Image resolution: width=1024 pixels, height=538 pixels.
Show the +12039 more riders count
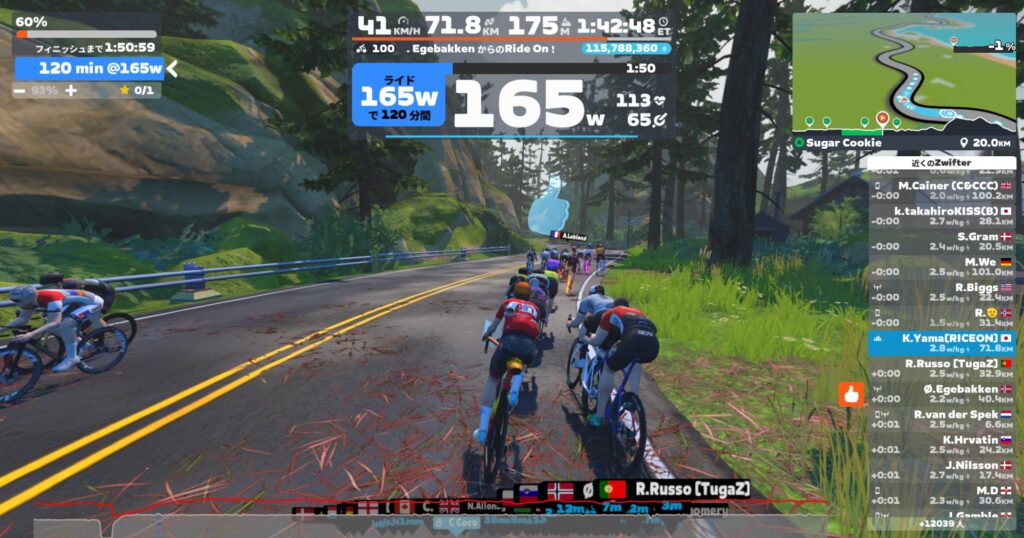(x=942, y=524)
